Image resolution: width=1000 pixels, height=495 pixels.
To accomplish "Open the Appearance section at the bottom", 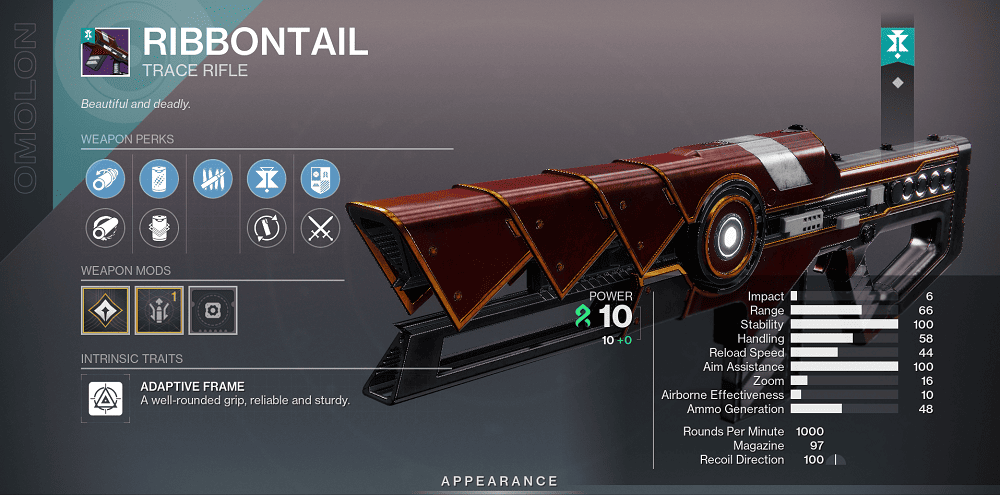I will (500, 481).
